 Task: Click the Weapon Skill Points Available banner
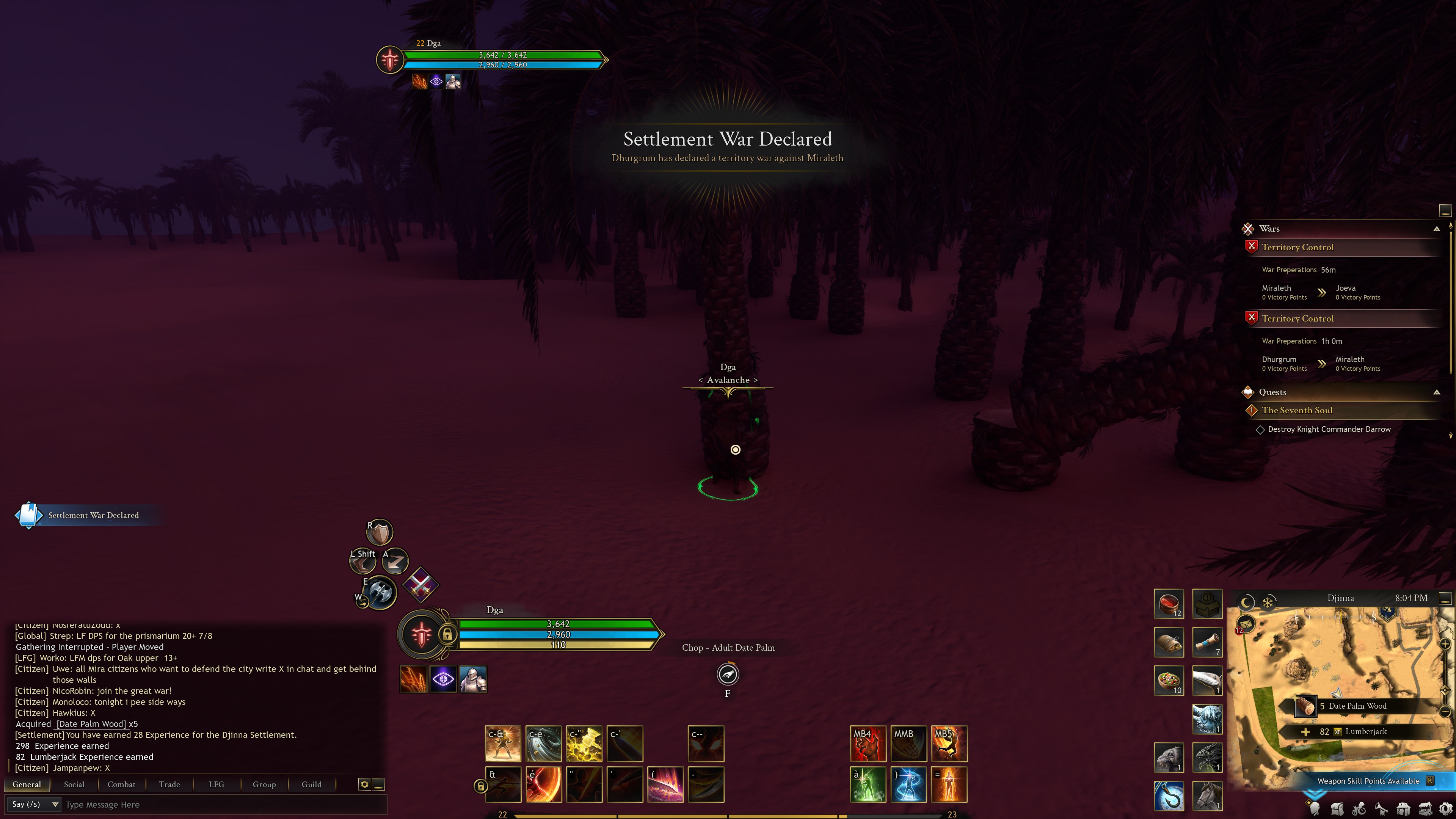click(1368, 781)
